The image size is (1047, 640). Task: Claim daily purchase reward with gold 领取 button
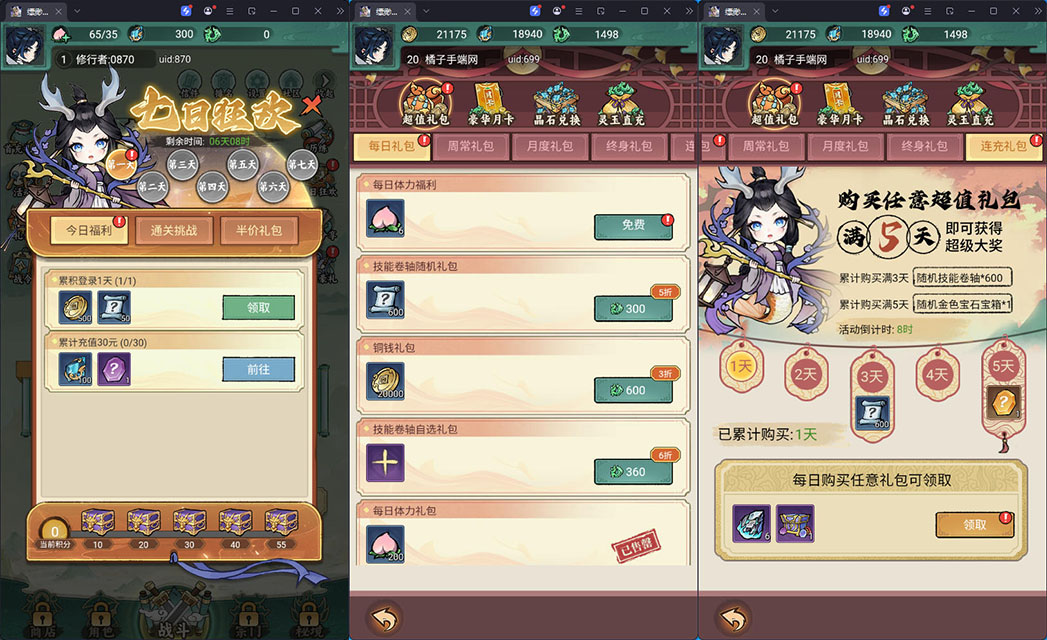[974, 524]
